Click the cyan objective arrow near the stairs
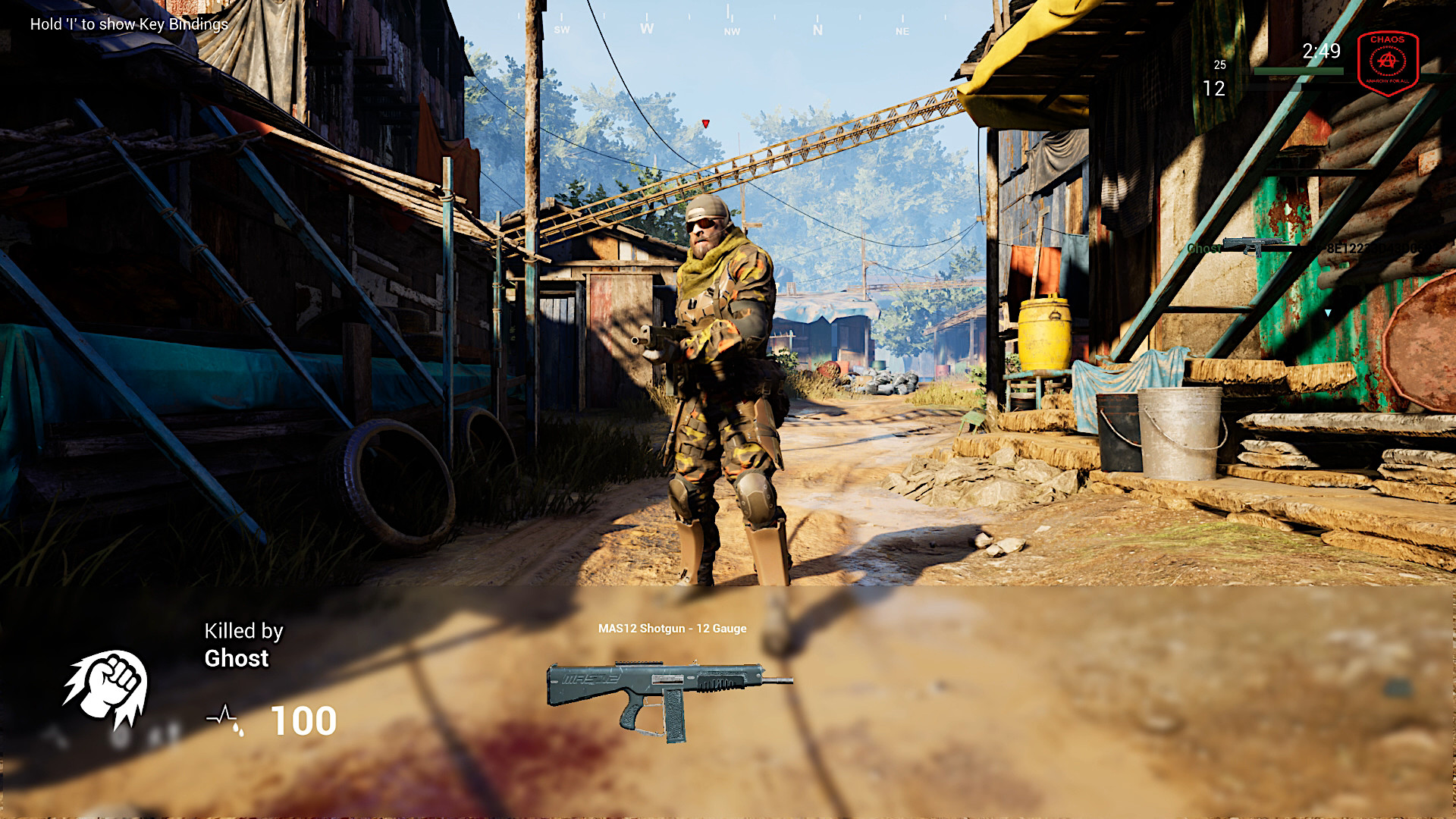This screenshot has width=1456, height=819. [1327, 314]
